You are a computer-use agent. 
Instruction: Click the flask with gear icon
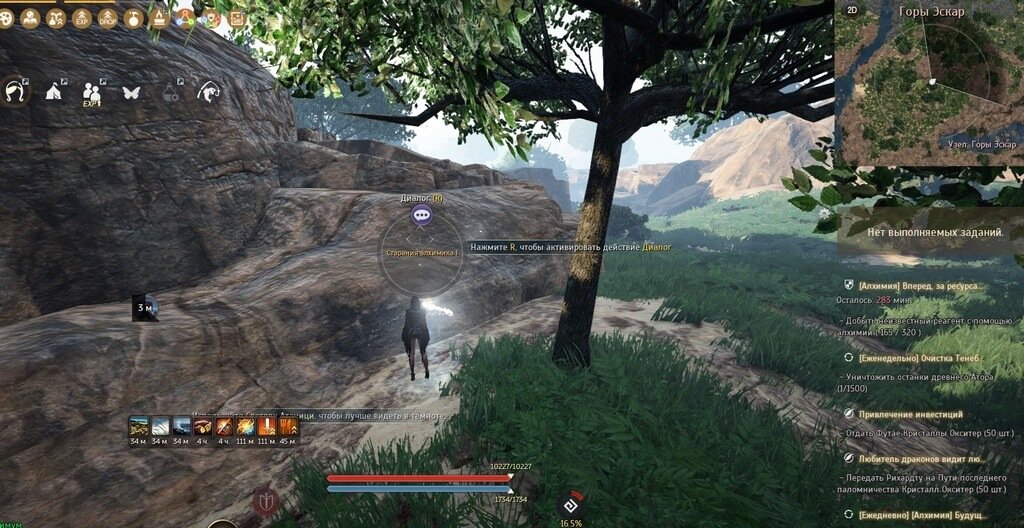pyautogui.click(x=171, y=92)
